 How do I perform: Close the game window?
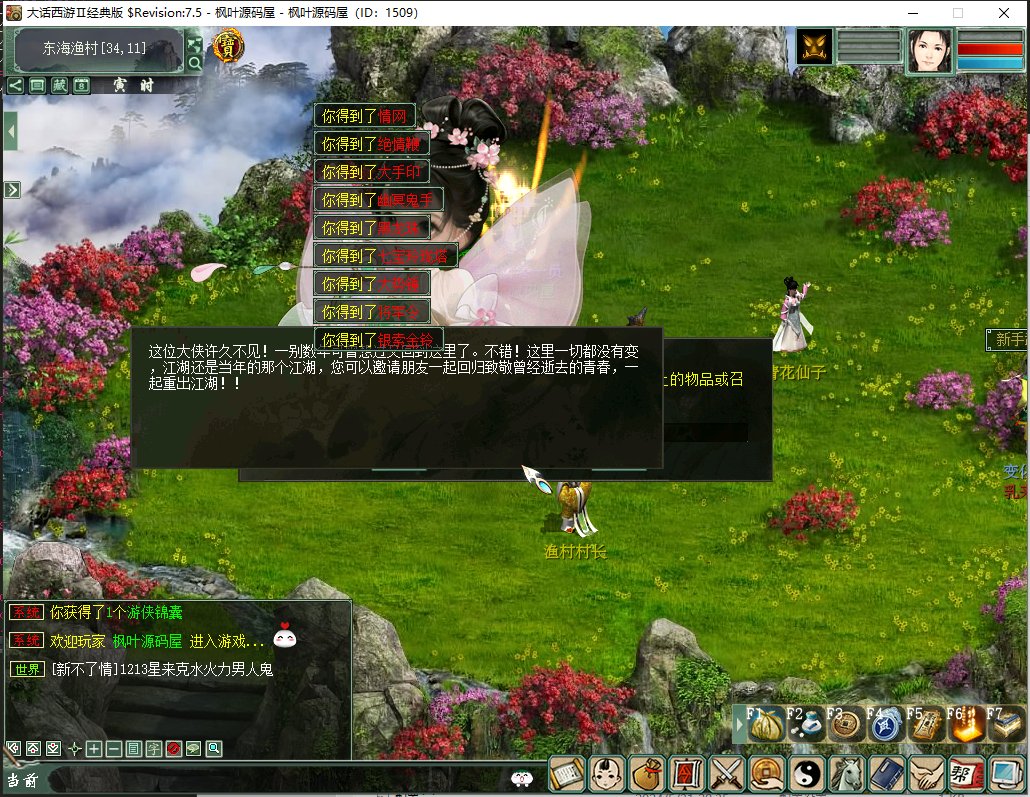[1004, 13]
